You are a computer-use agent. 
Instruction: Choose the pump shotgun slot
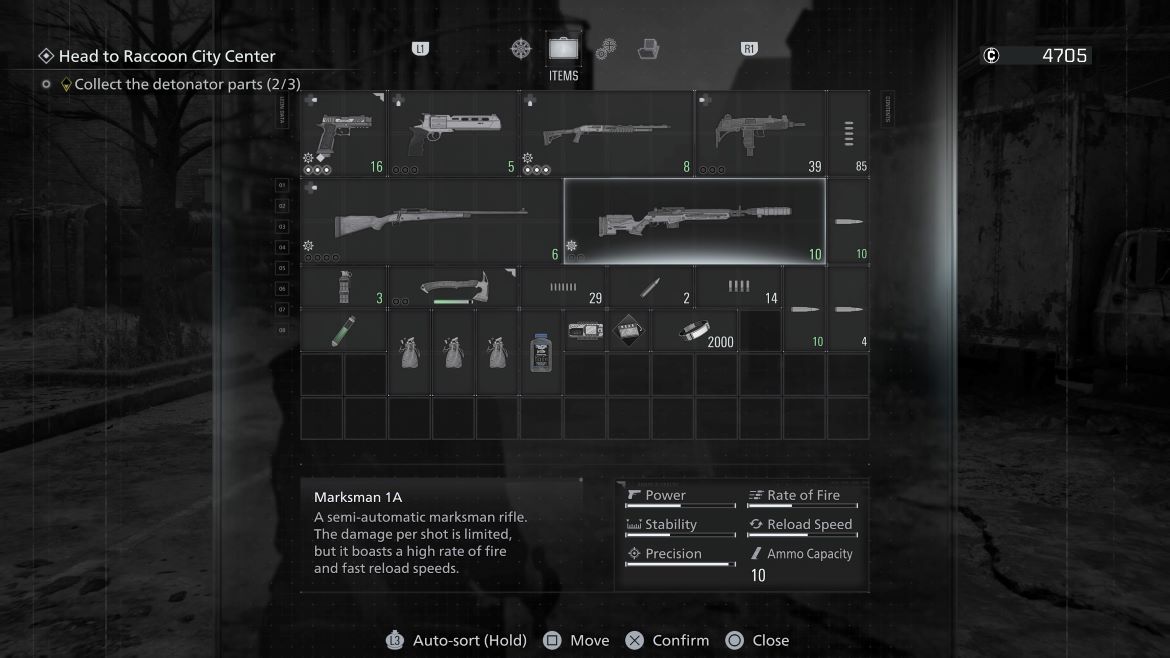coord(605,134)
